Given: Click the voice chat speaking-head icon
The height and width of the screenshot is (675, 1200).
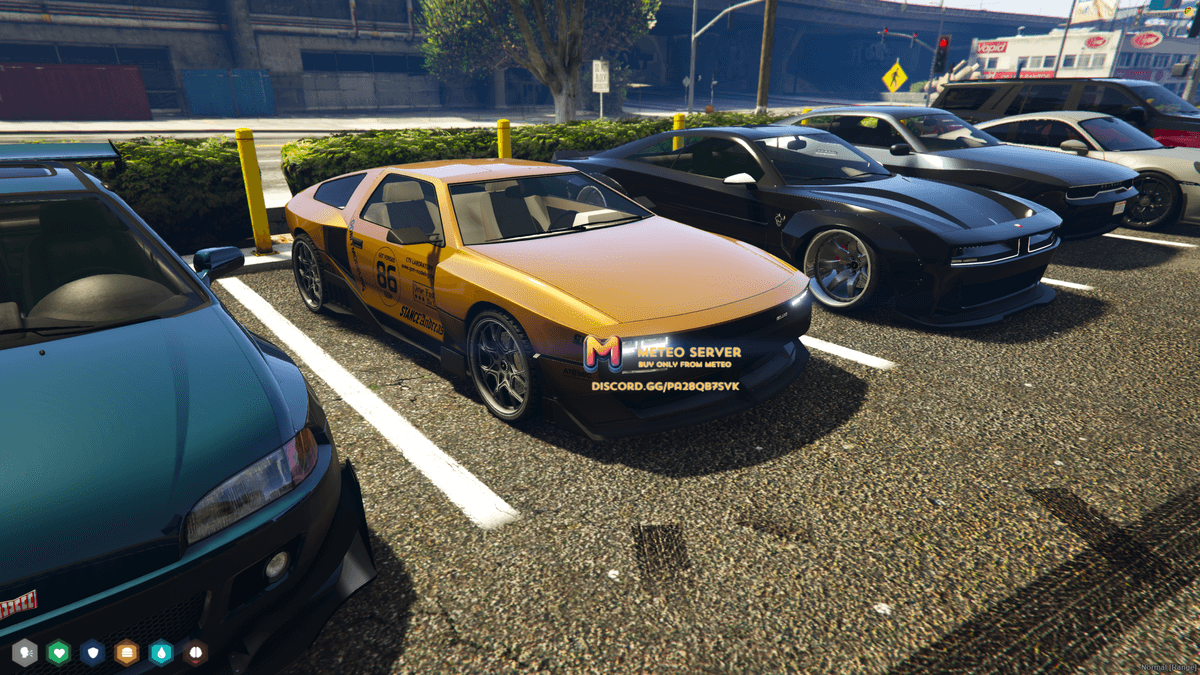Looking at the screenshot, I should pos(25,653).
